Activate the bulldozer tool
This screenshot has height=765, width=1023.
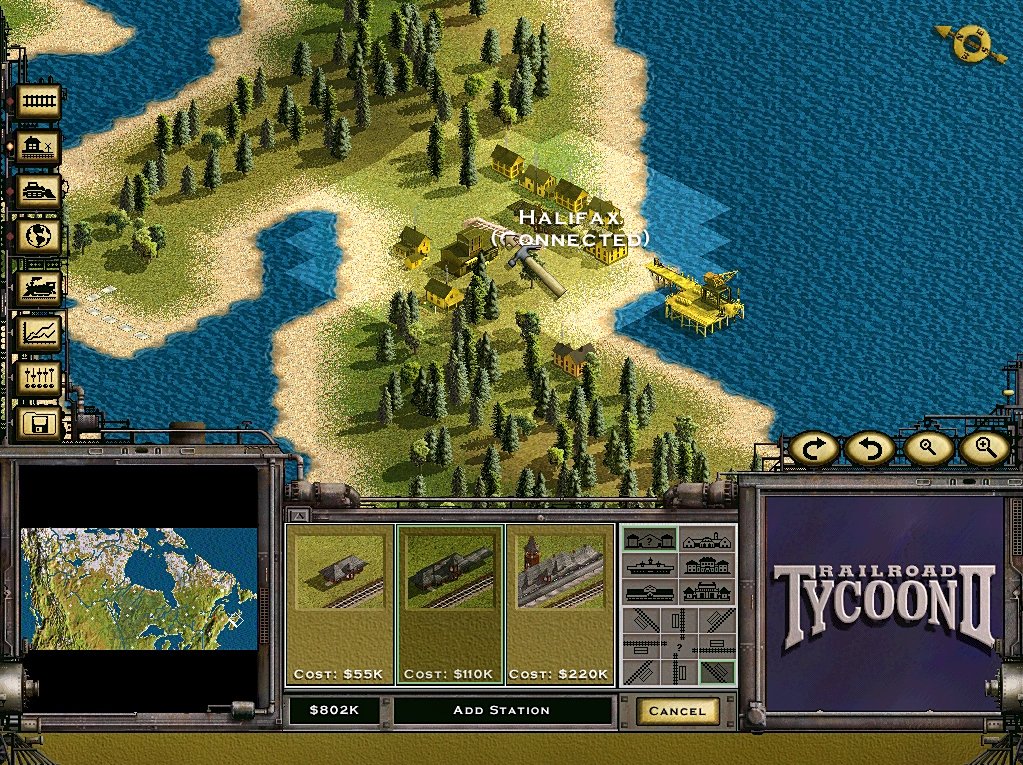[x=38, y=191]
